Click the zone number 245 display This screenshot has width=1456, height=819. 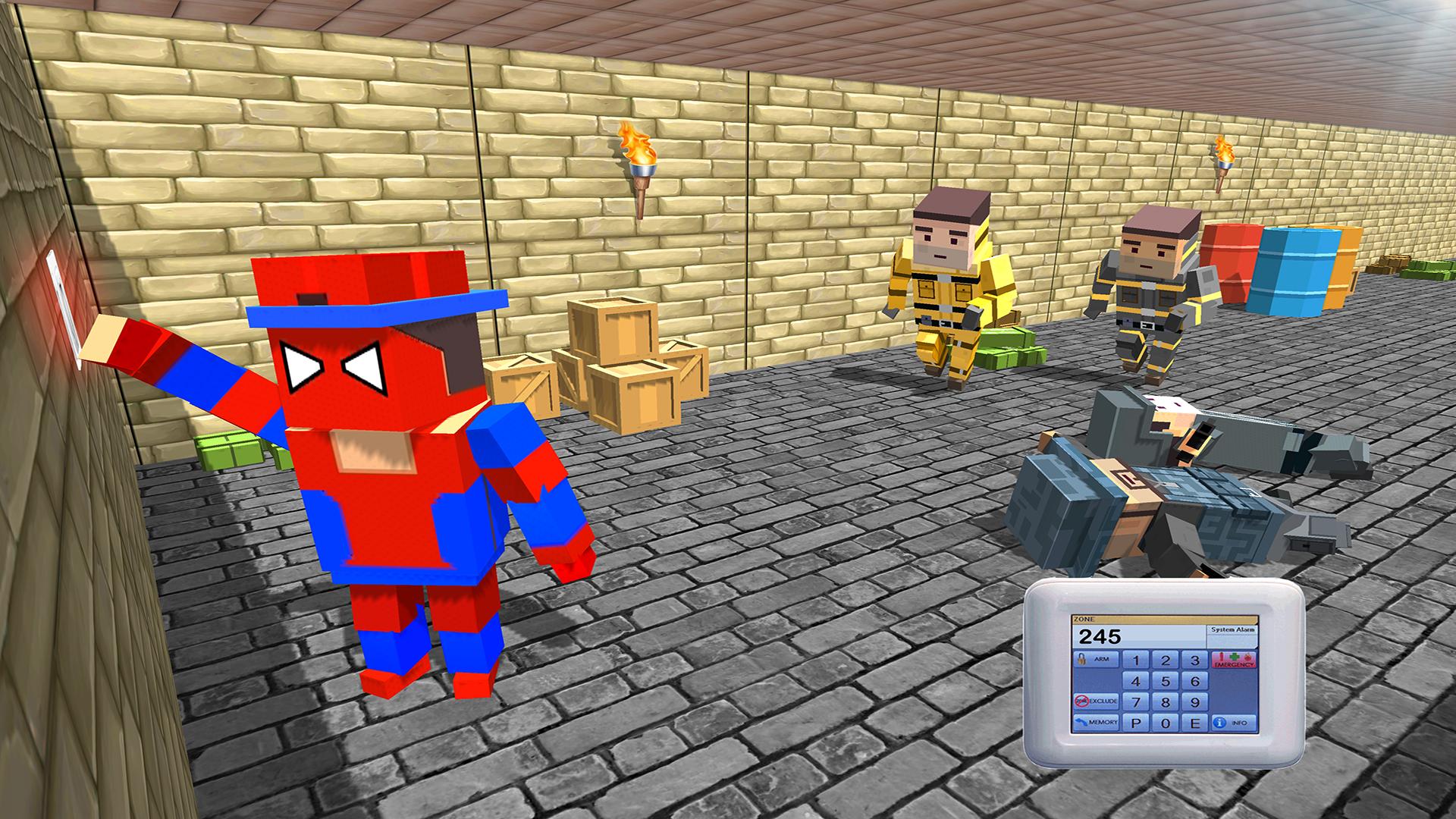click(x=1101, y=637)
